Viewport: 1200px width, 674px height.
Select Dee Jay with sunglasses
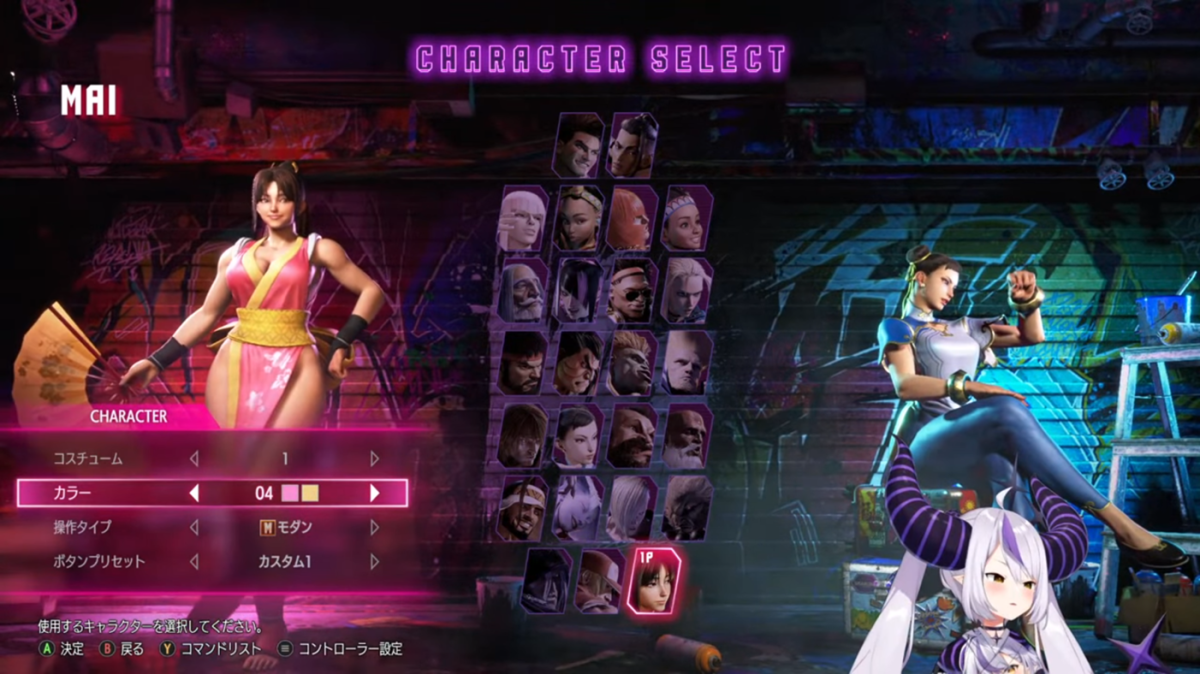click(632, 292)
